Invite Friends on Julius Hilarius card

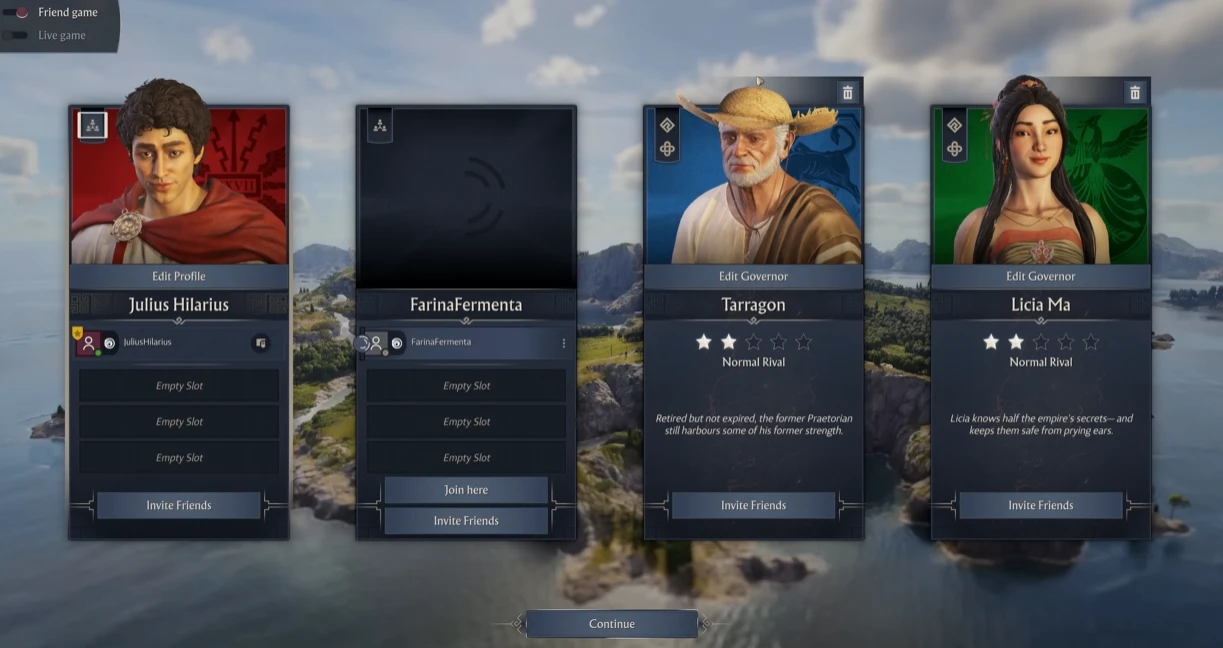(179, 505)
